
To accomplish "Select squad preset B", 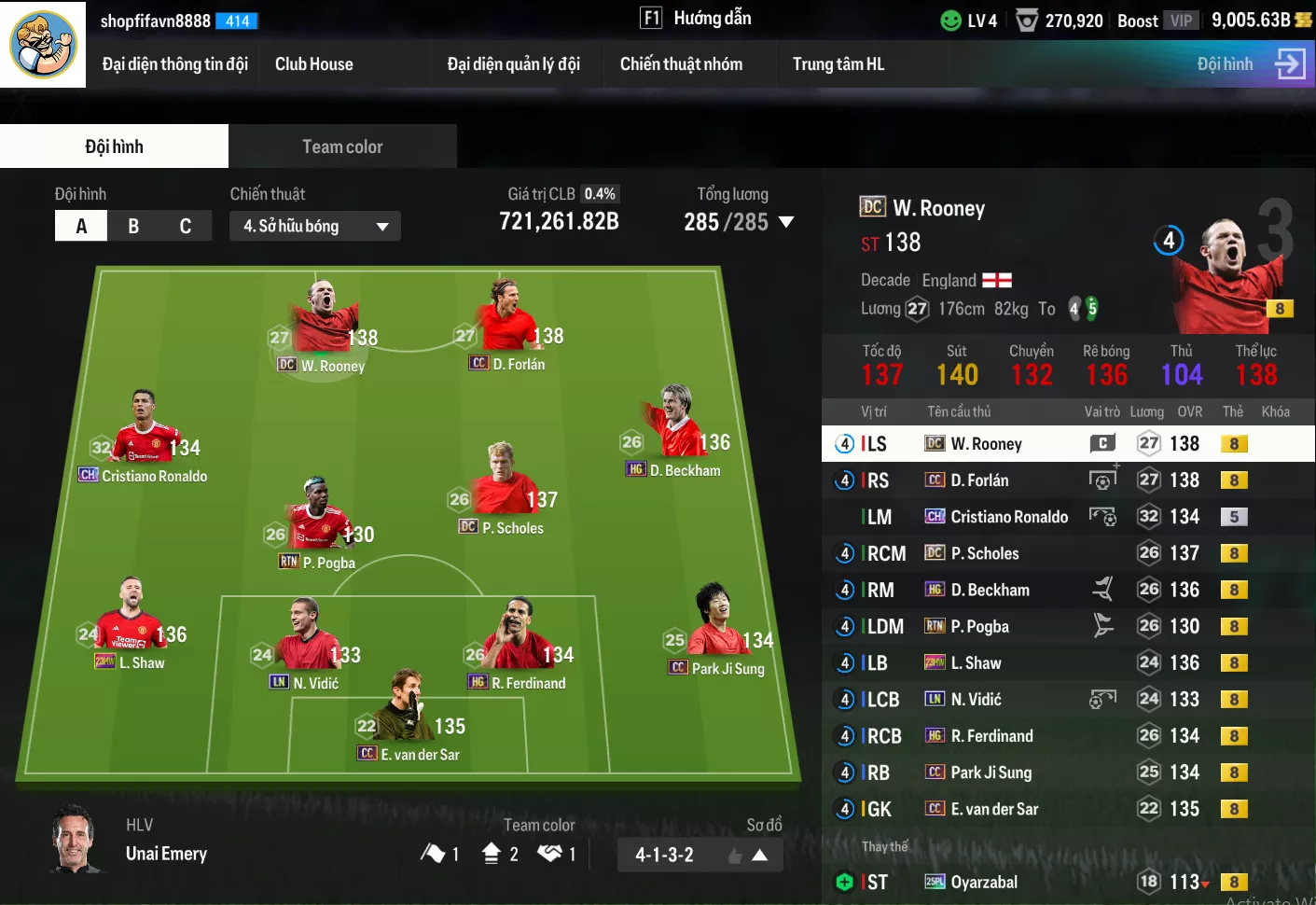I will click(x=133, y=226).
